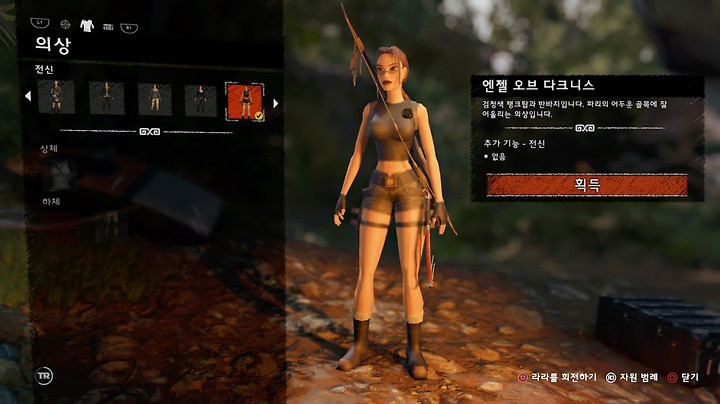
Task: Switch to the shirt outfit tab
Action: (87, 25)
